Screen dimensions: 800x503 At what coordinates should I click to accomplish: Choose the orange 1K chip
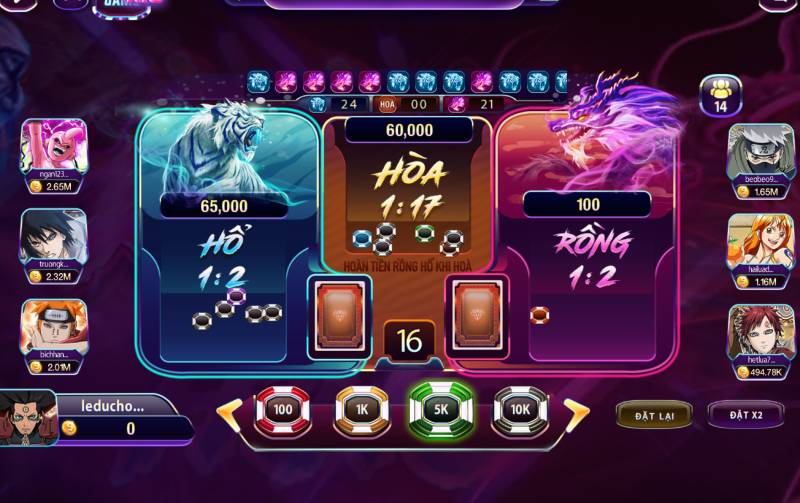[361, 409]
